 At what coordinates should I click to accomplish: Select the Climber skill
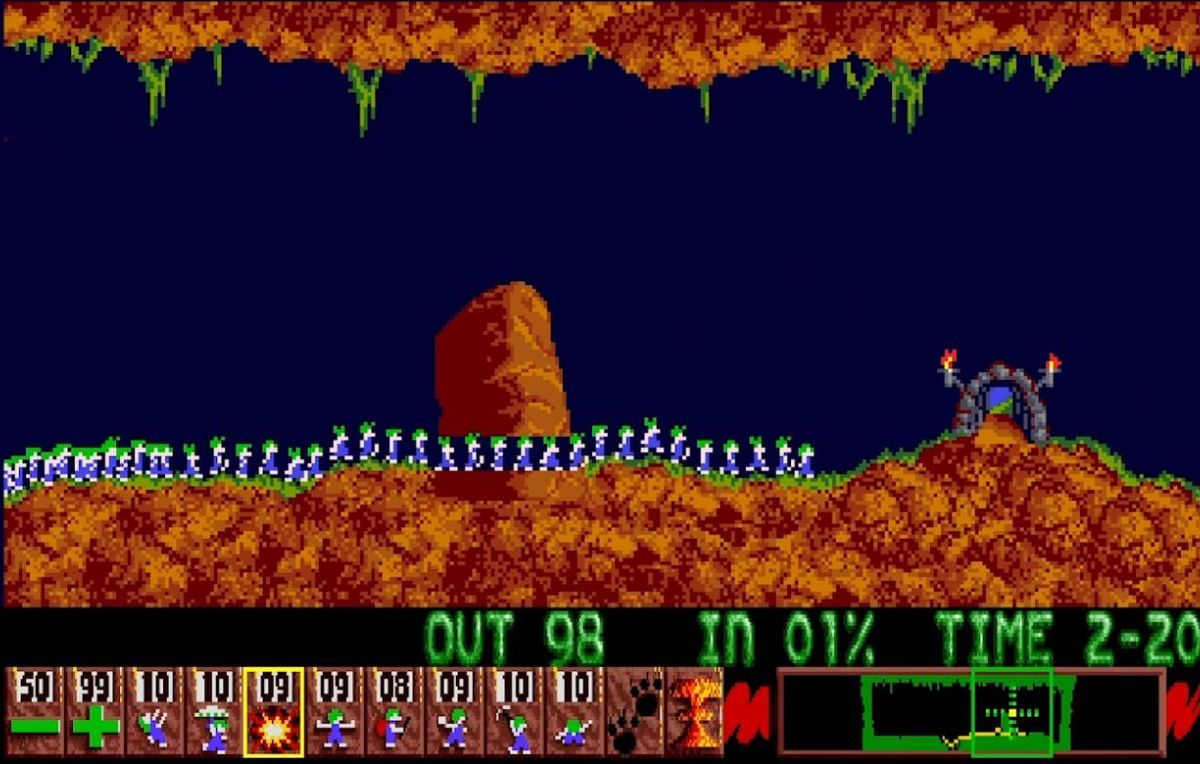pyautogui.click(x=155, y=712)
